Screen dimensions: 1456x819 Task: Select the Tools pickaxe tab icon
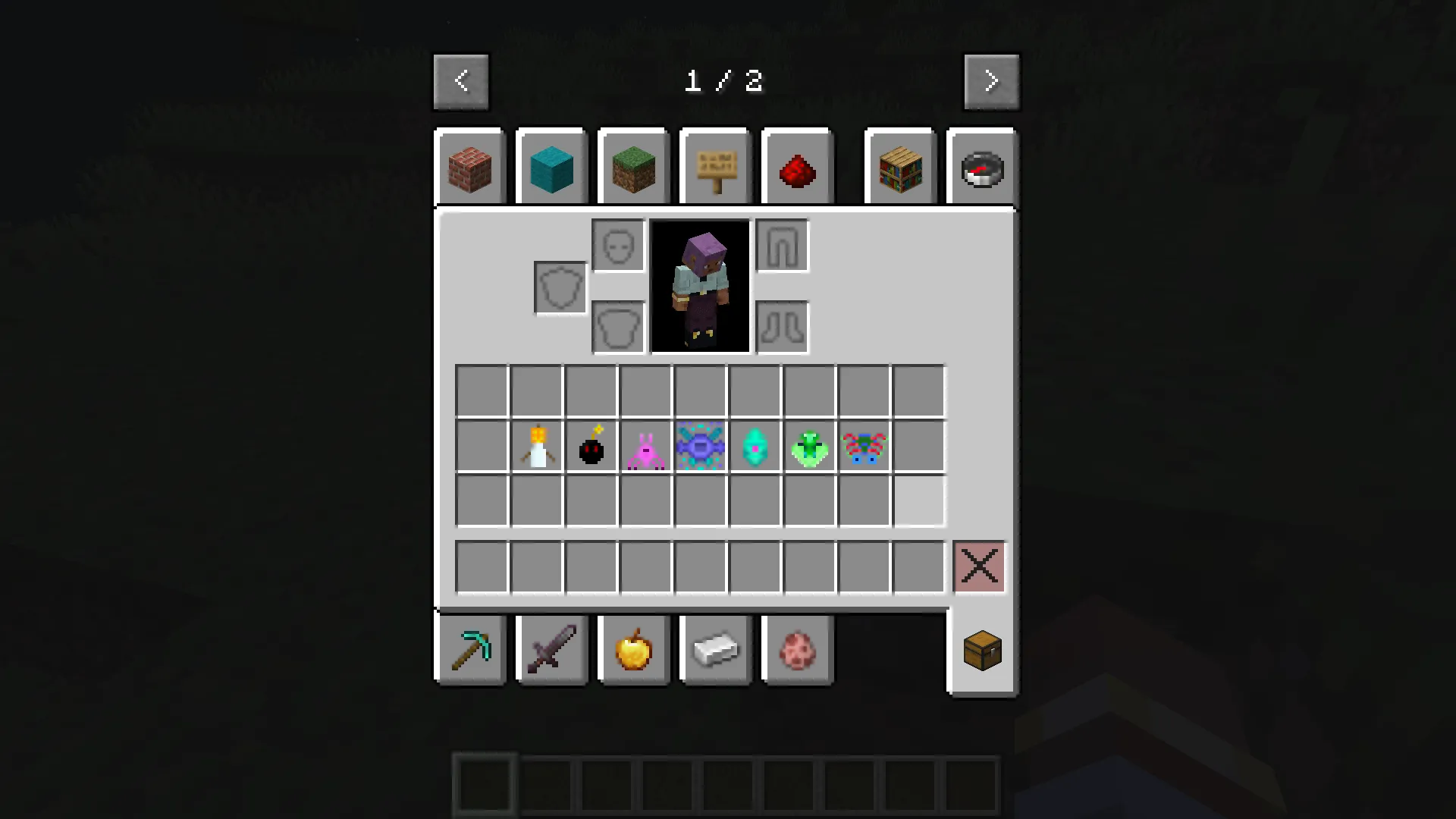click(x=470, y=650)
